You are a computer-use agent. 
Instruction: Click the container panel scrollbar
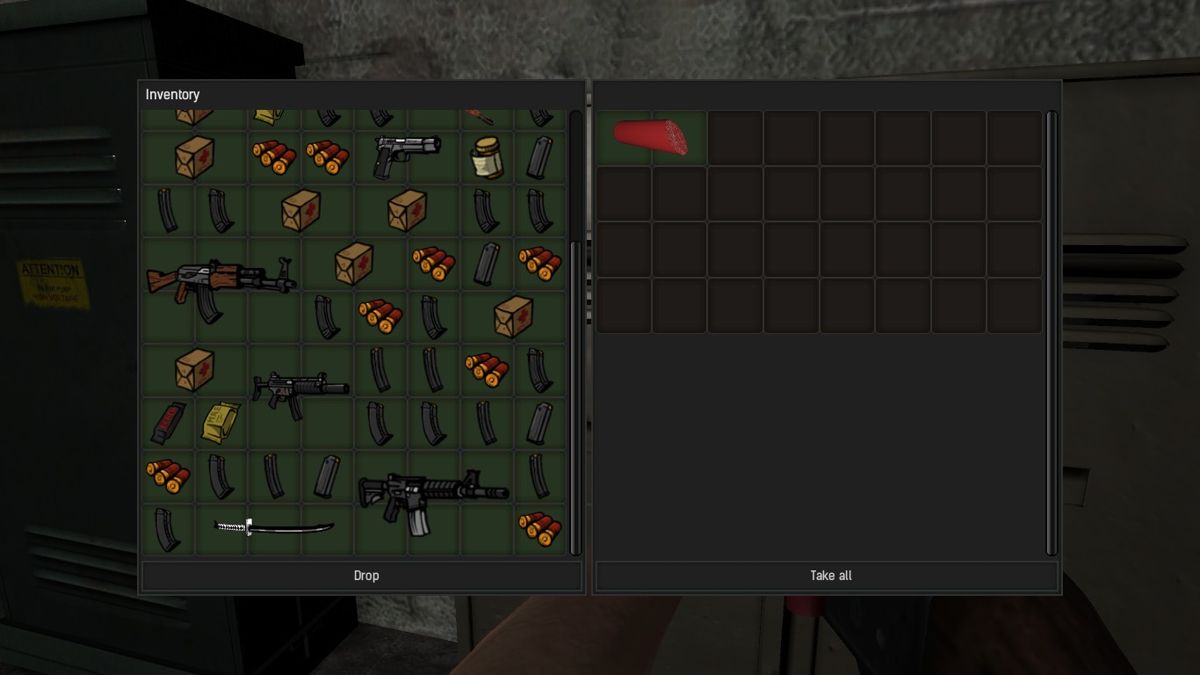(1051, 332)
